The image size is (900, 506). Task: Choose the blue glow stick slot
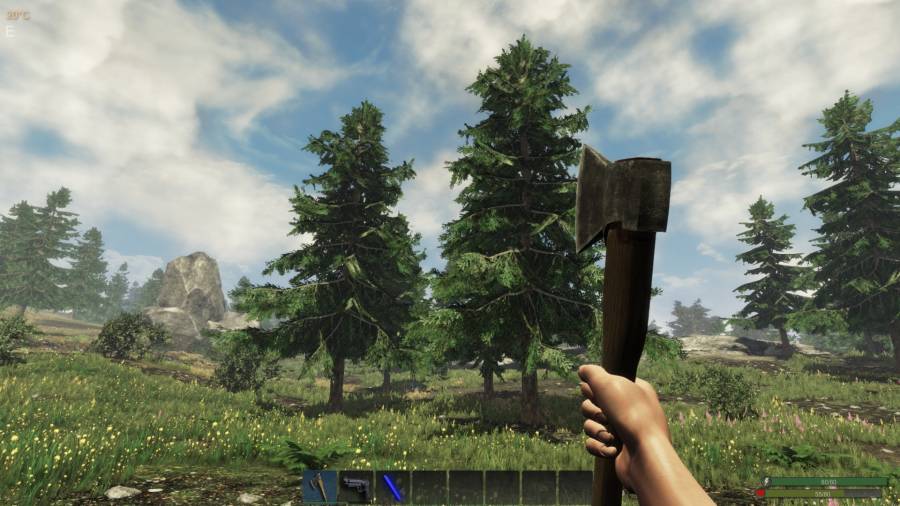393,487
